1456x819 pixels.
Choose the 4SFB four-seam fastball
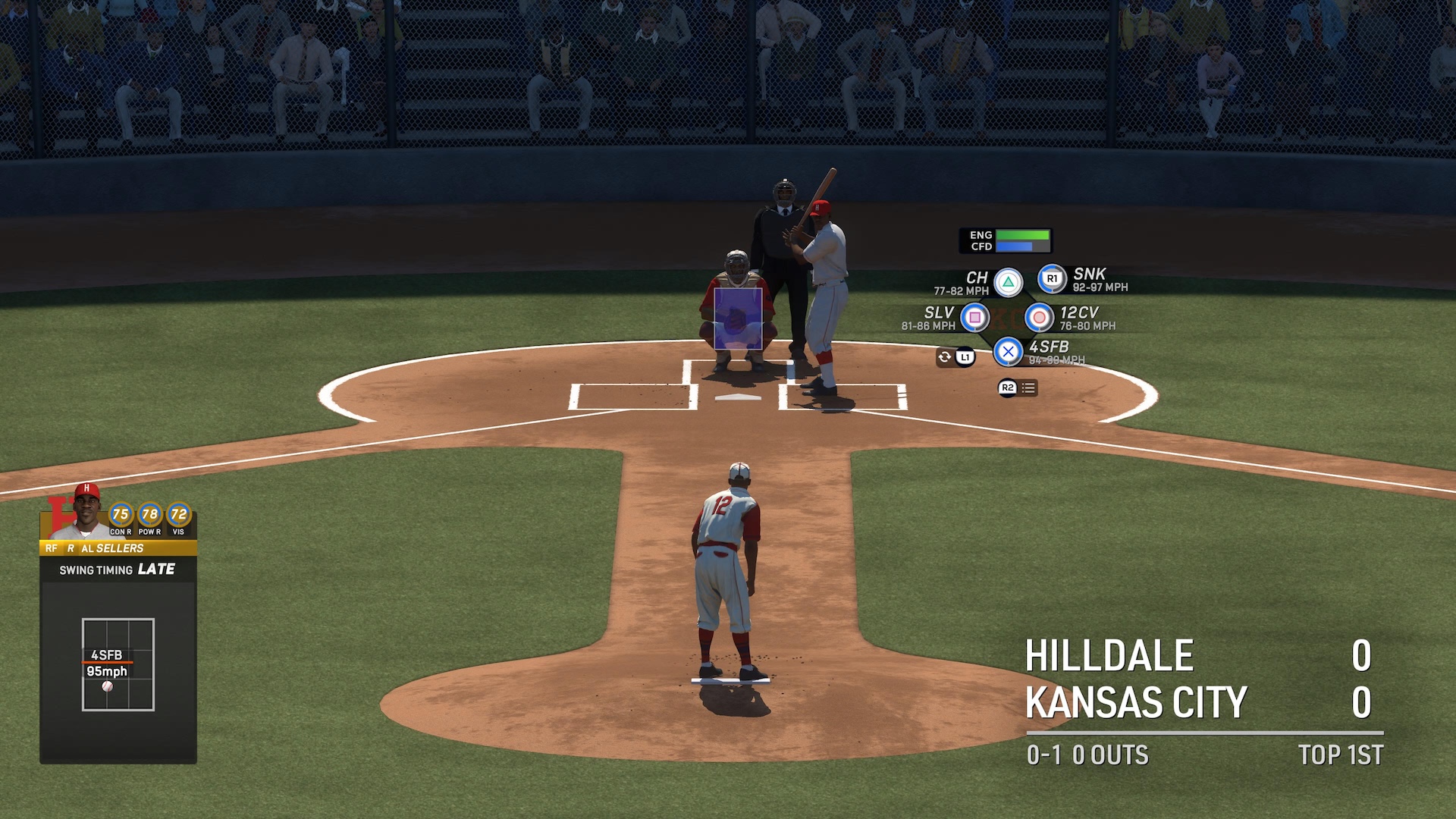[1008, 352]
